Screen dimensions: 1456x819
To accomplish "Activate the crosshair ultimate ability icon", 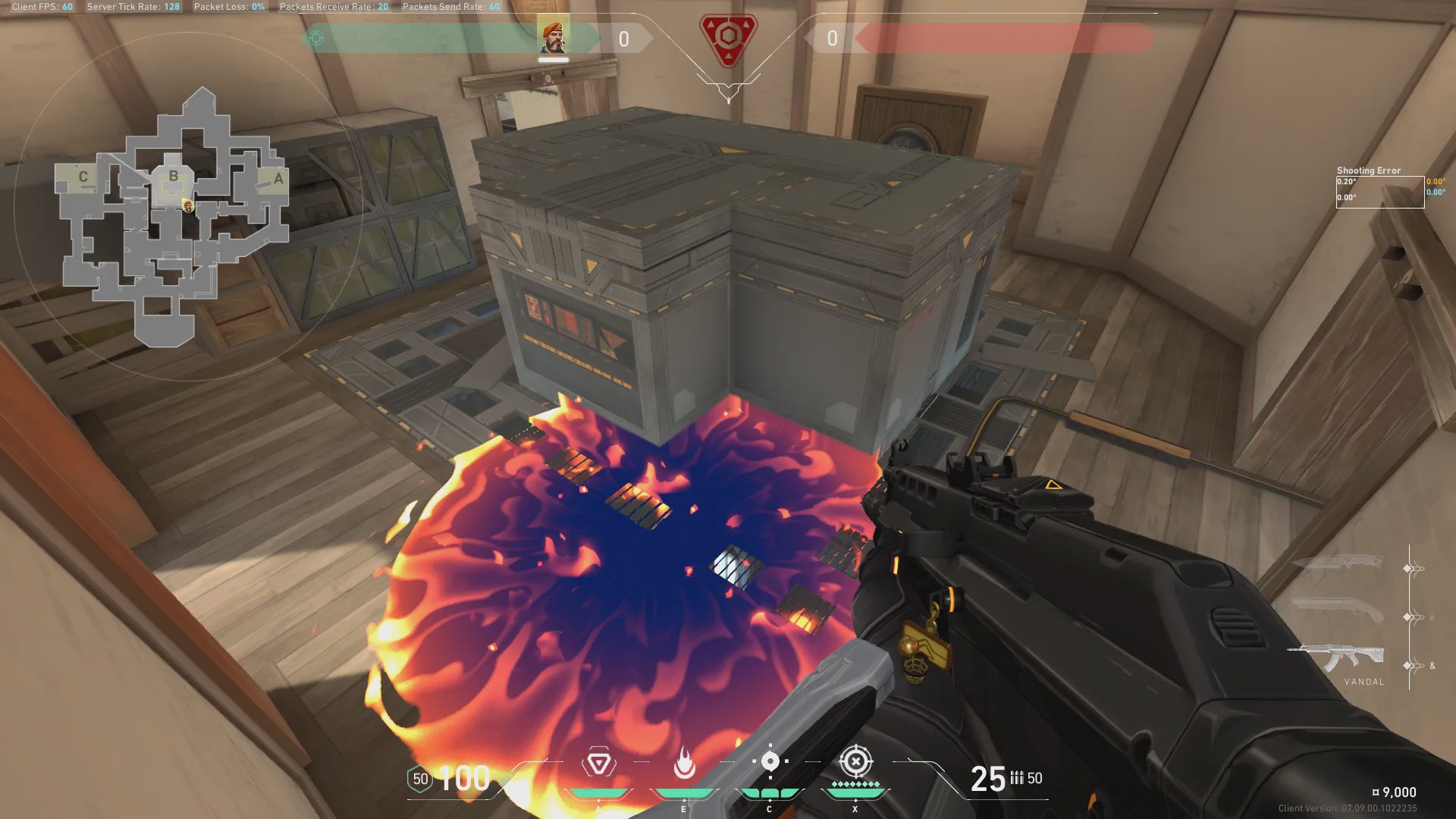I will click(855, 761).
